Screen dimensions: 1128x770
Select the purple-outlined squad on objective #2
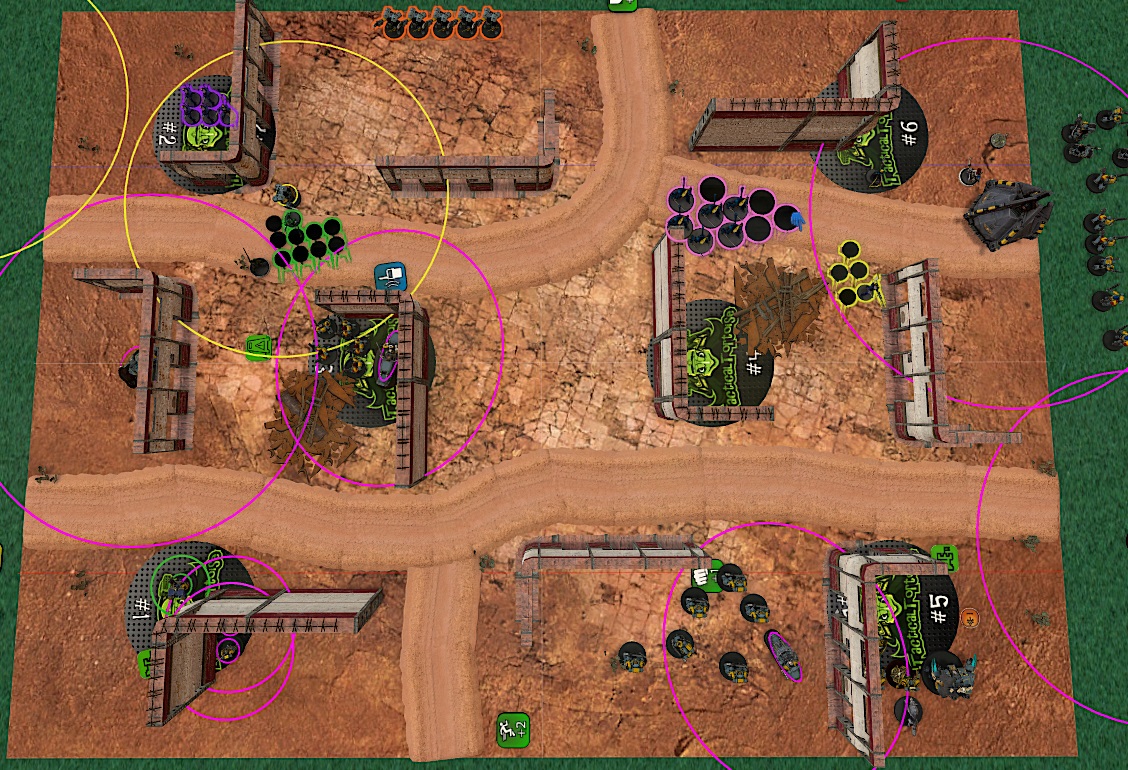tap(207, 106)
